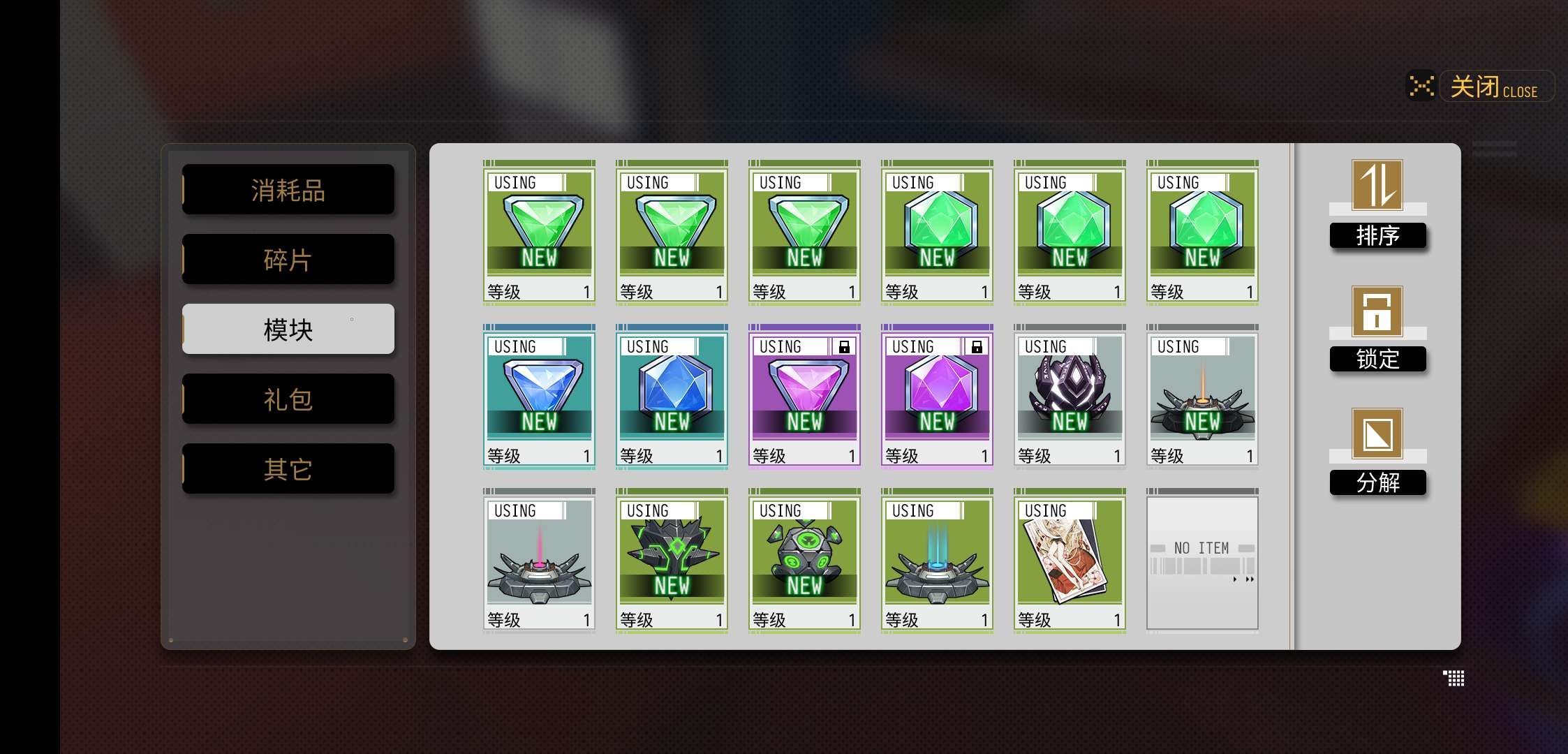Screen dimensions: 1568x754
Task: Open the 碎片 category
Action: click(288, 260)
